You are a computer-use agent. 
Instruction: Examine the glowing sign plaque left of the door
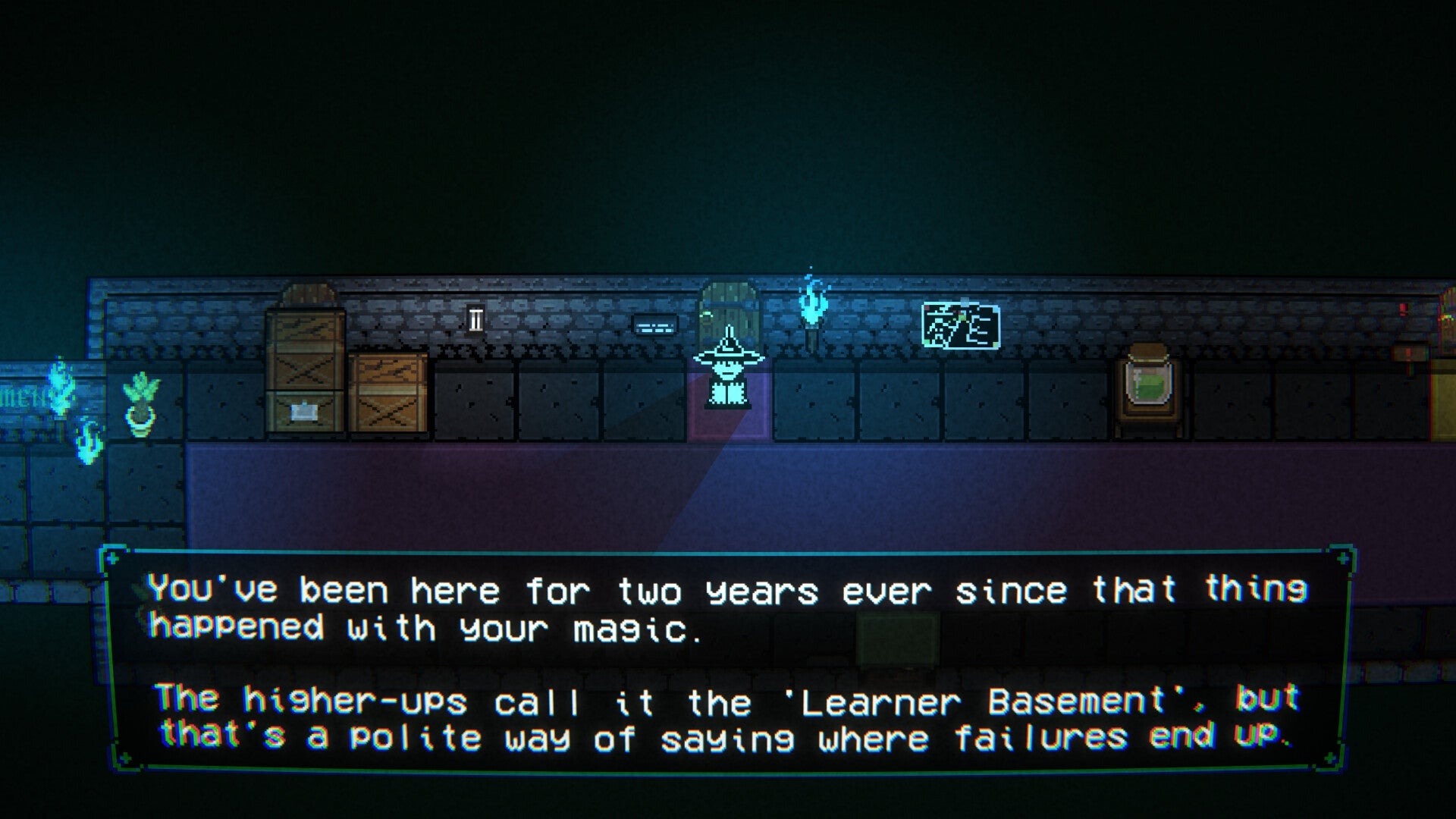click(x=654, y=325)
